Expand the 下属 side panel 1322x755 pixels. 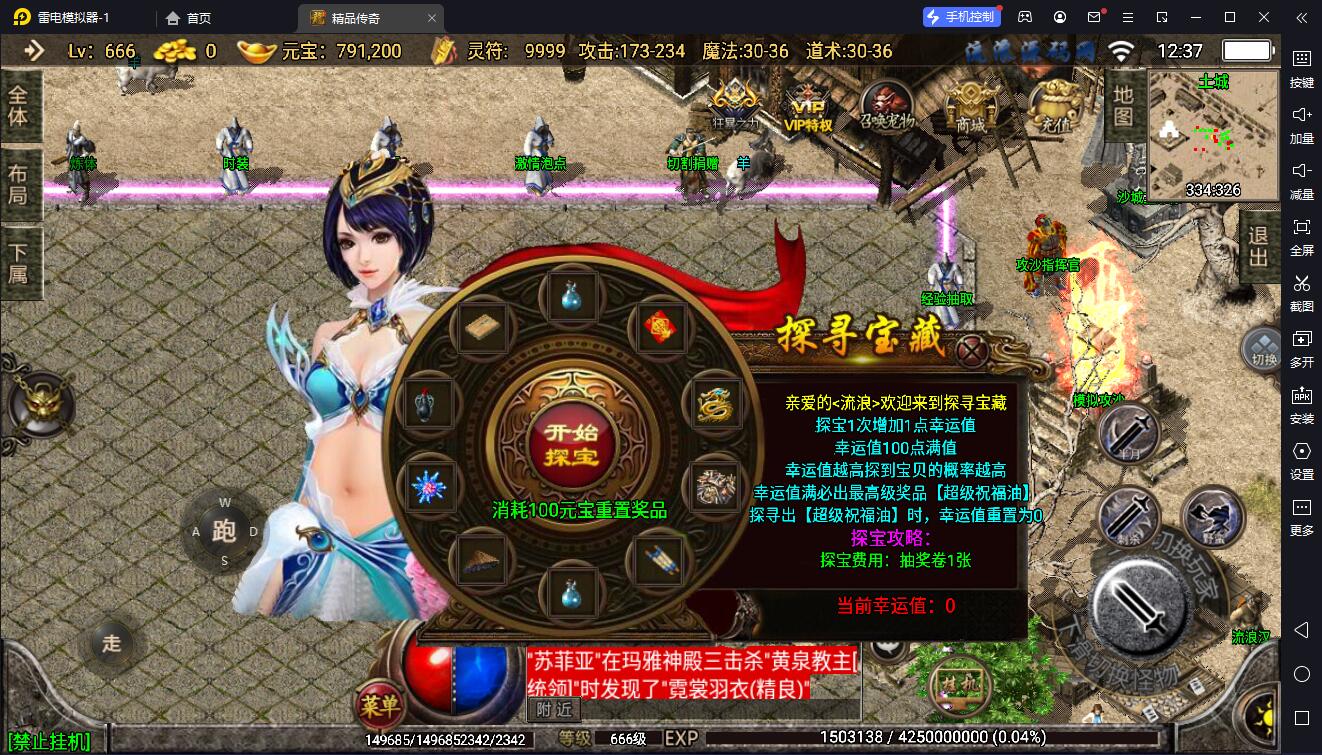coord(20,265)
